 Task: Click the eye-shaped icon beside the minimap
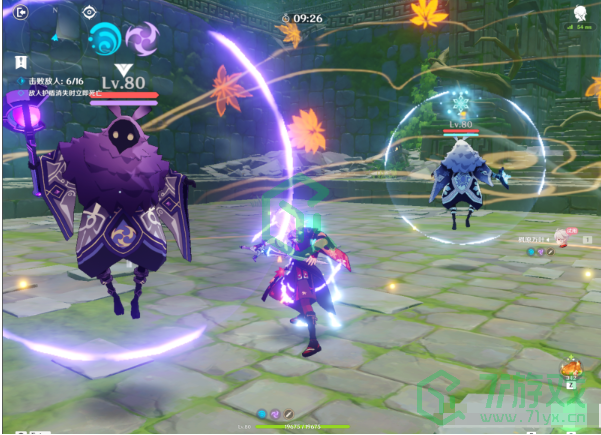(x=89, y=13)
